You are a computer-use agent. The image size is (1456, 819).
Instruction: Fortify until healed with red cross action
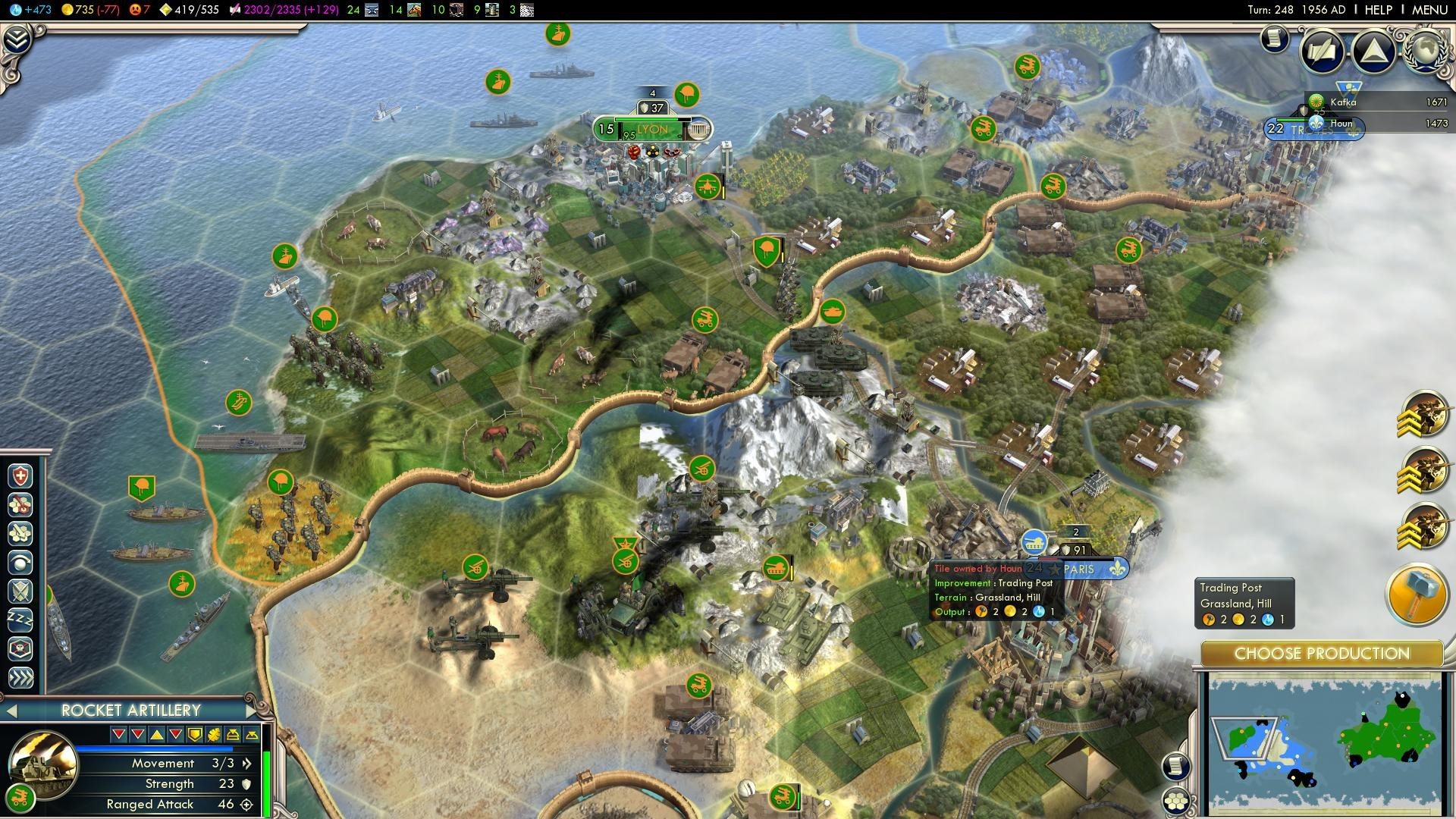[x=20, y=476]
